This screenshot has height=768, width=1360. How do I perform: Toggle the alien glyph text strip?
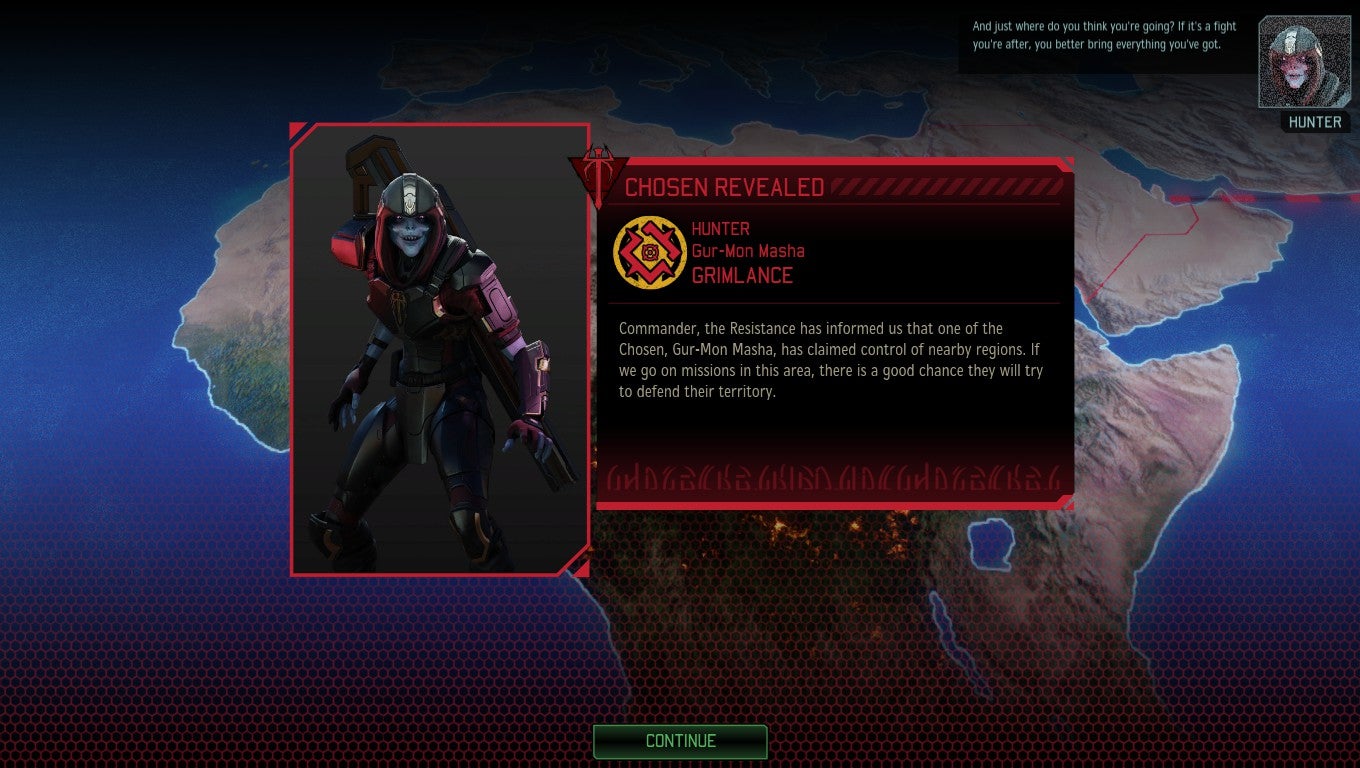(830, 478)
